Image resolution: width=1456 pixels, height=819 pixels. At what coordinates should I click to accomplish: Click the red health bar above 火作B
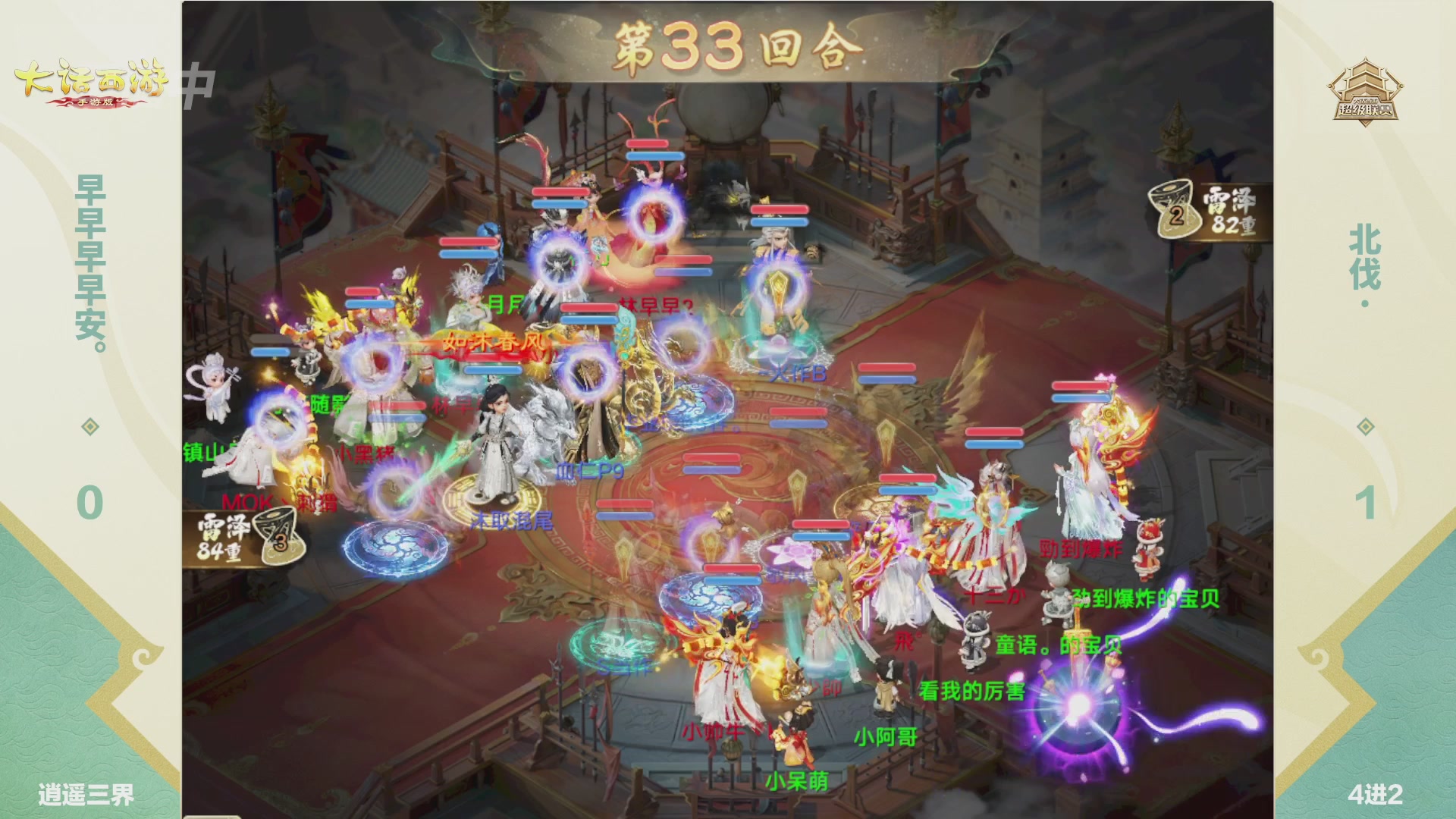[x=781, y=210]
